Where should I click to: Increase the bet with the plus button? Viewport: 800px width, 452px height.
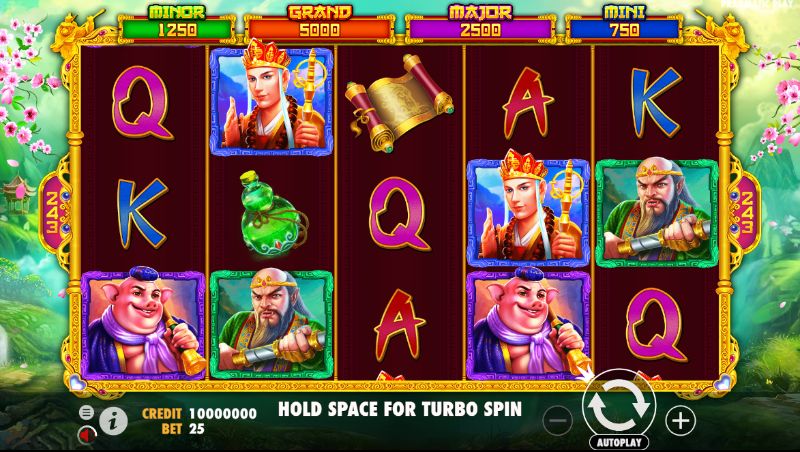680,420
